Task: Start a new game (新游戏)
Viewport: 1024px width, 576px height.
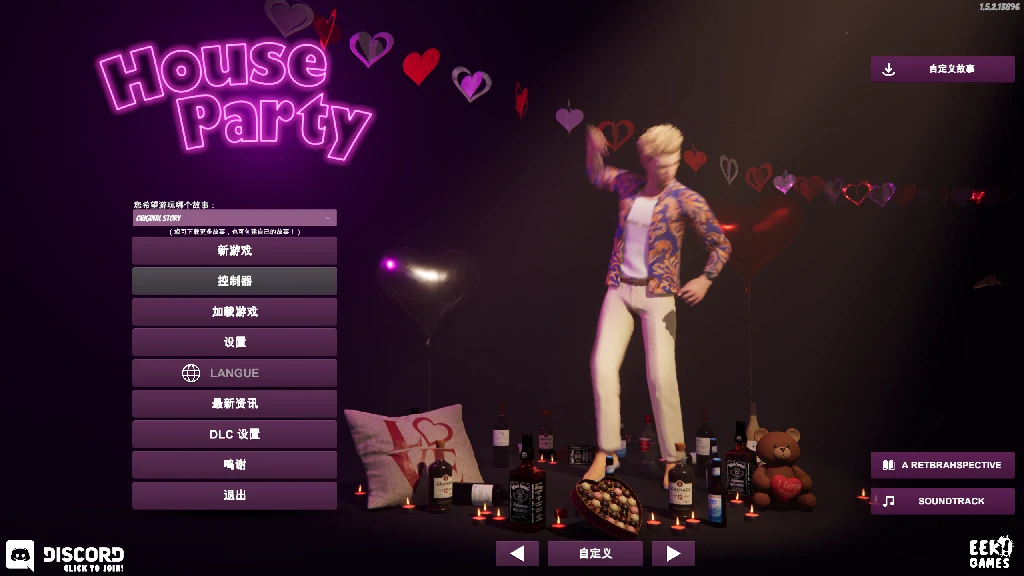Action: tap(234, 251)
